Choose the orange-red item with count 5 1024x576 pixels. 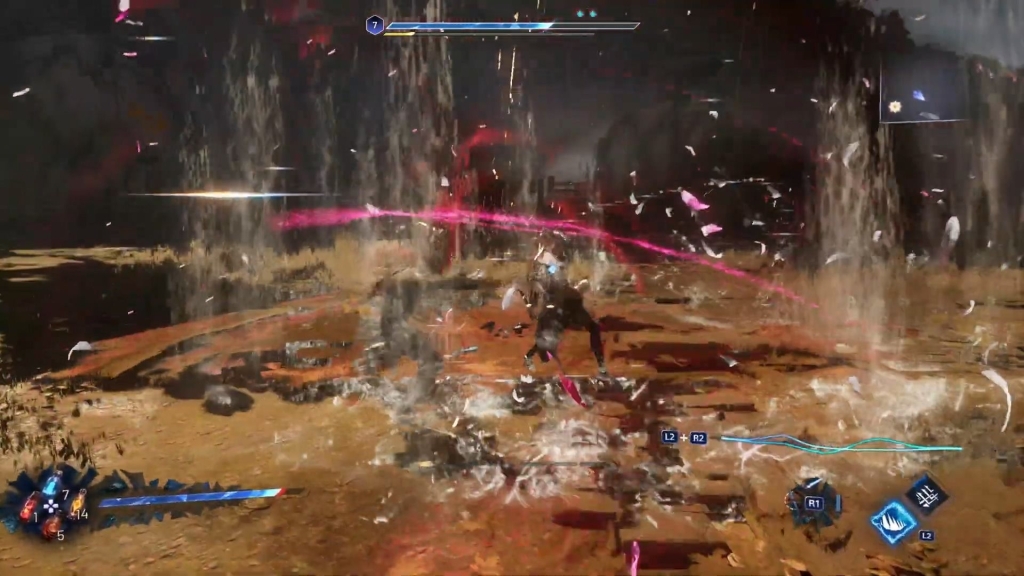(50, 525)
